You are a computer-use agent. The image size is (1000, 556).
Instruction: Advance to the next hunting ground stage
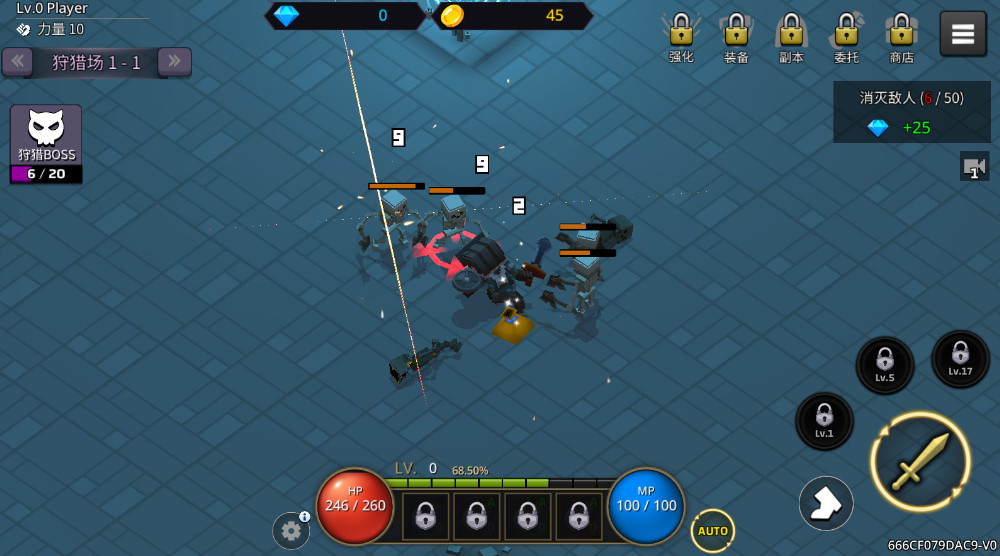(x=174, y=62)
